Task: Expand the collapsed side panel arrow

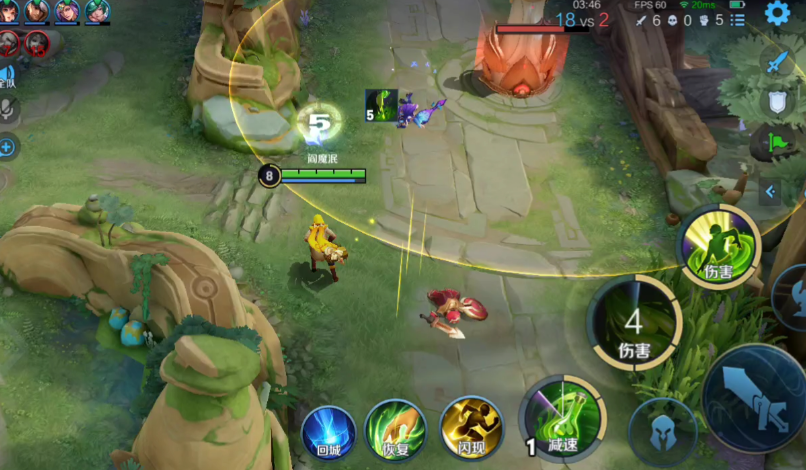Action: [770, 191]
